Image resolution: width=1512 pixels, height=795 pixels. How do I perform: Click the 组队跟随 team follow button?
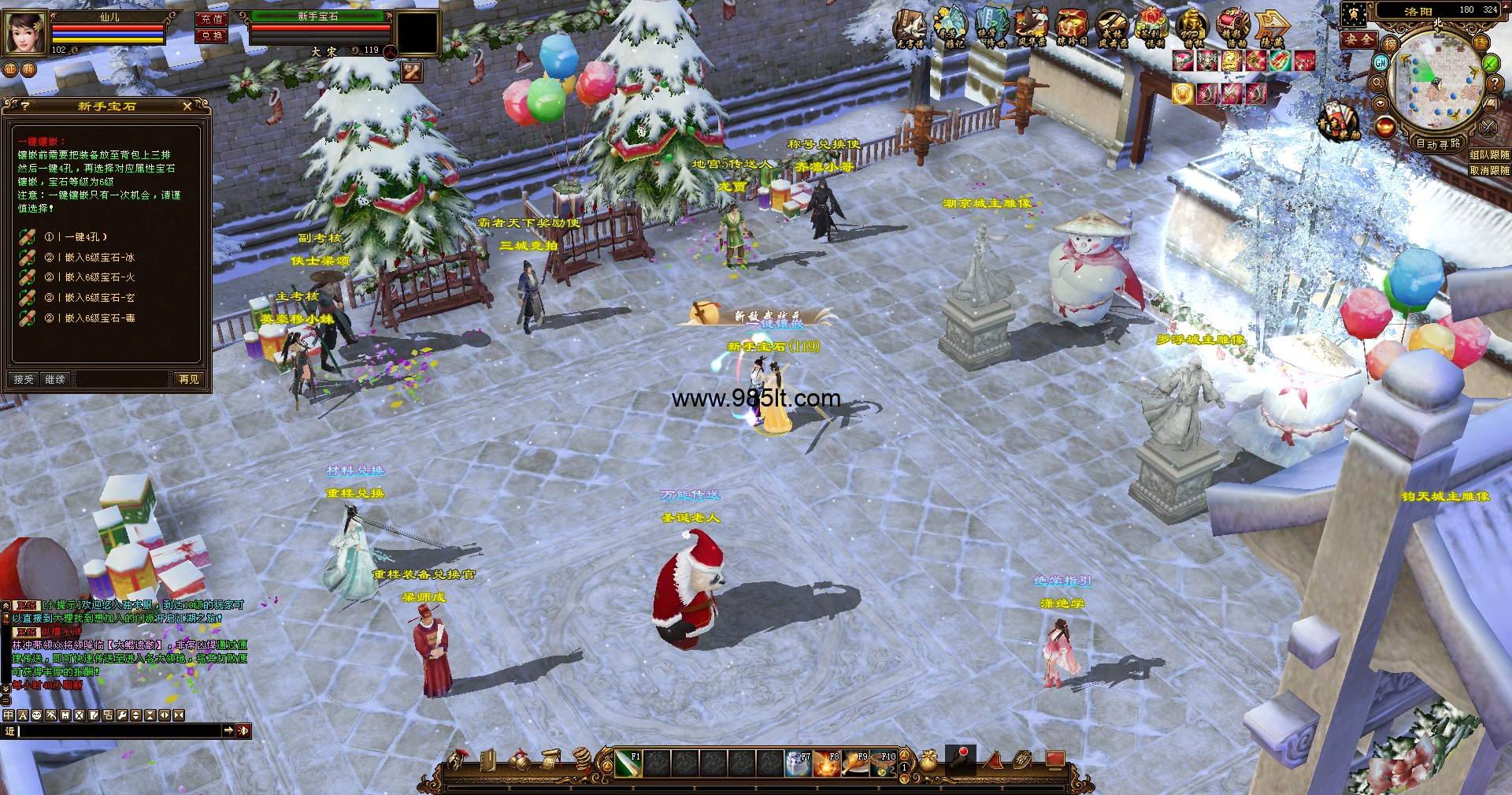[1489, 155]
